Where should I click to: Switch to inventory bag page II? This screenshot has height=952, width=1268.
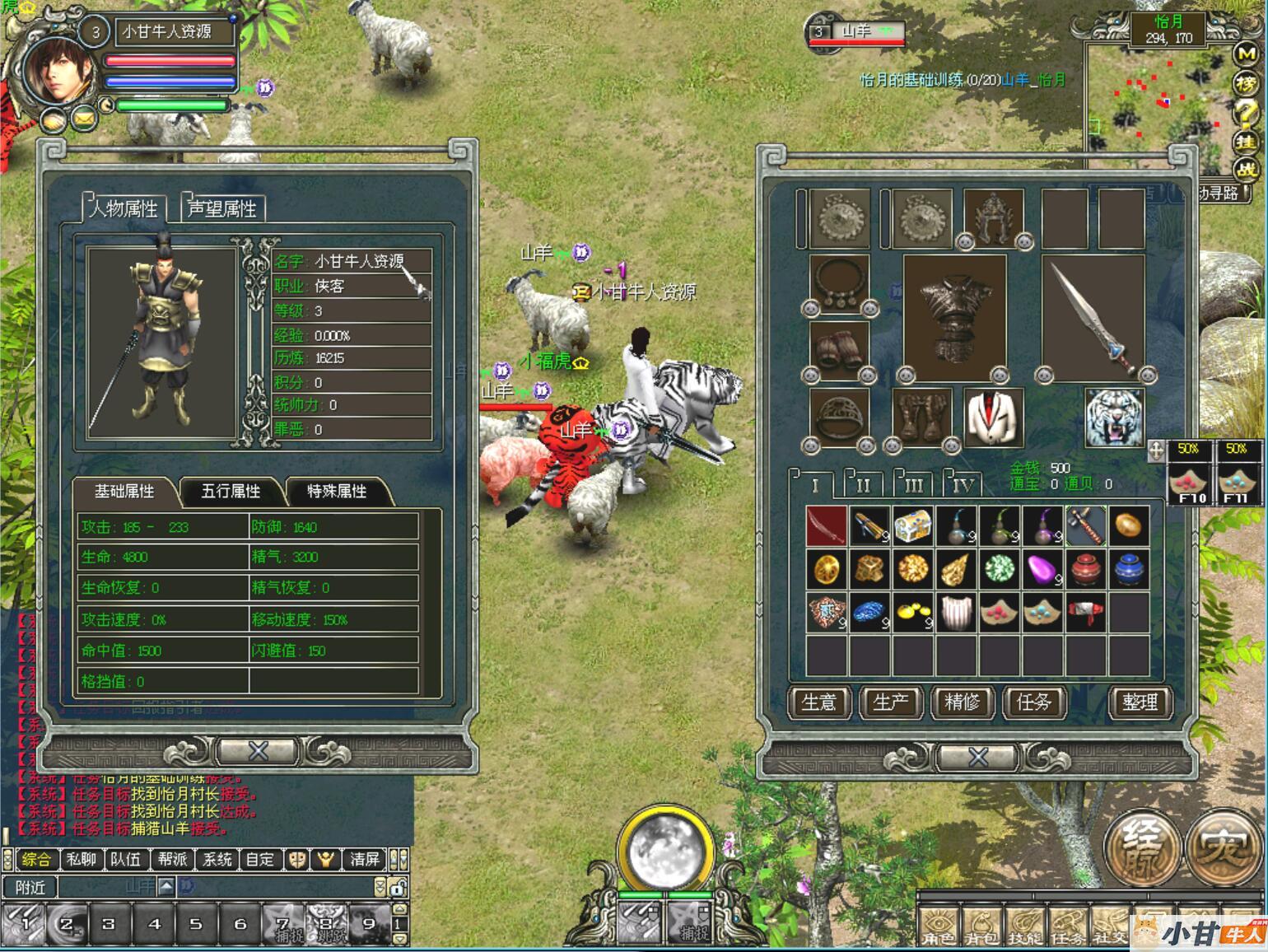[863, 485]
